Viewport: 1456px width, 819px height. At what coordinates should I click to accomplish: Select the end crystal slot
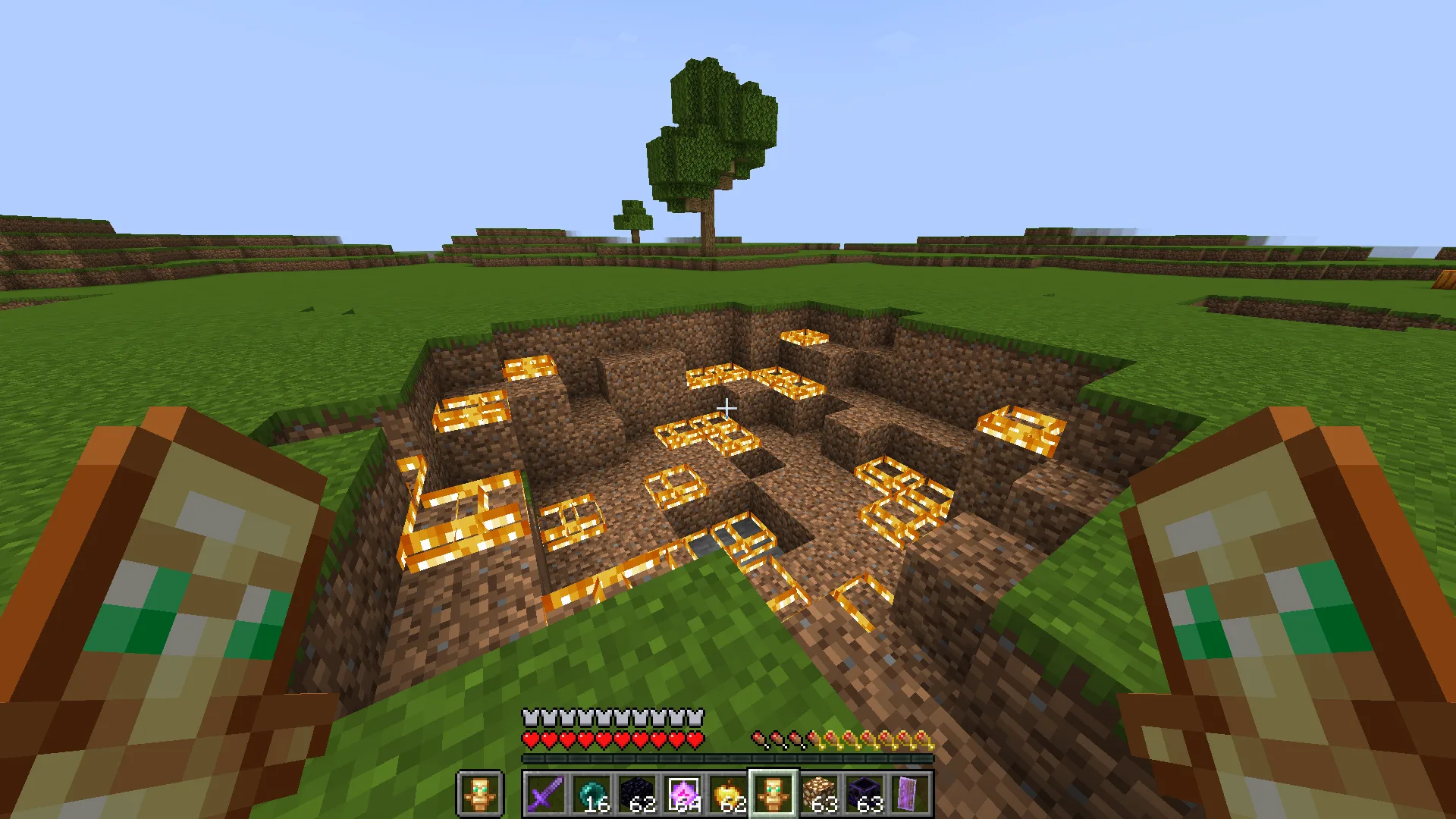(x=682, y=794)
